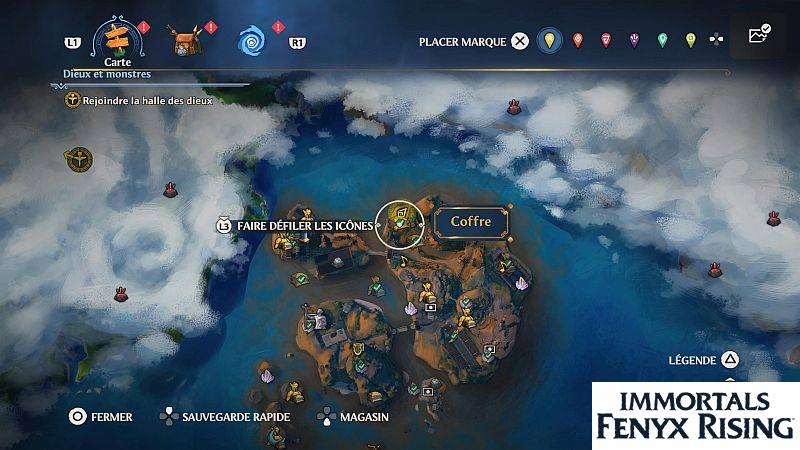Switch to the blue swirl tab

click(250, 41)
